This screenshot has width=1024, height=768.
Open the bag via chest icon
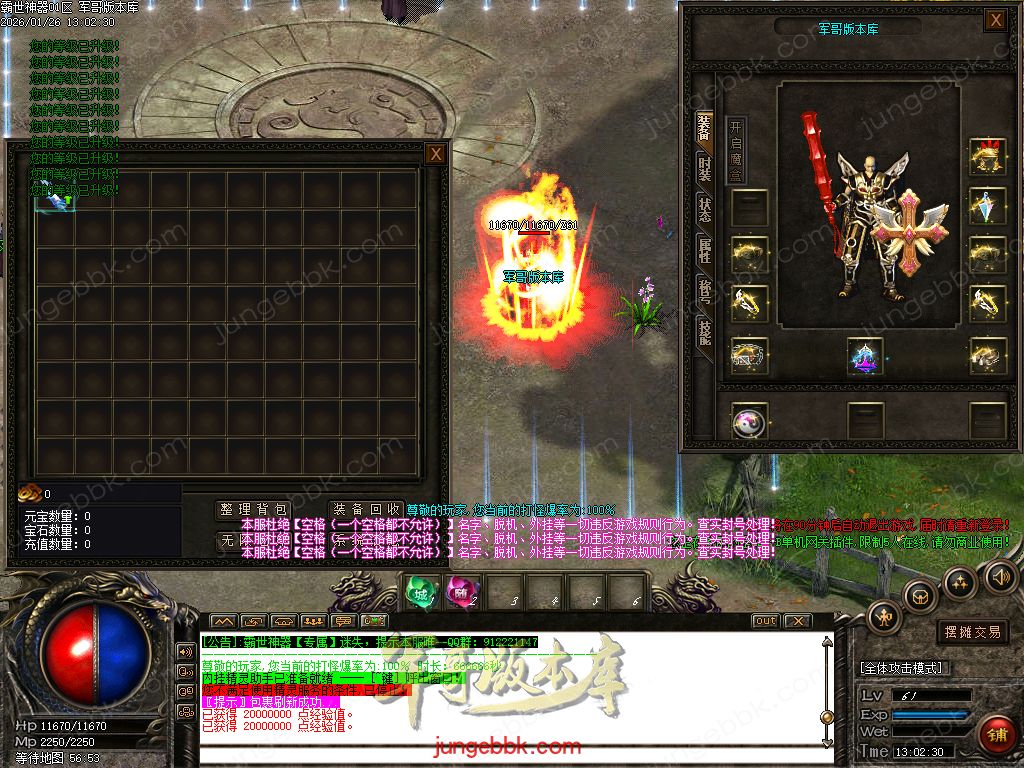919,596
